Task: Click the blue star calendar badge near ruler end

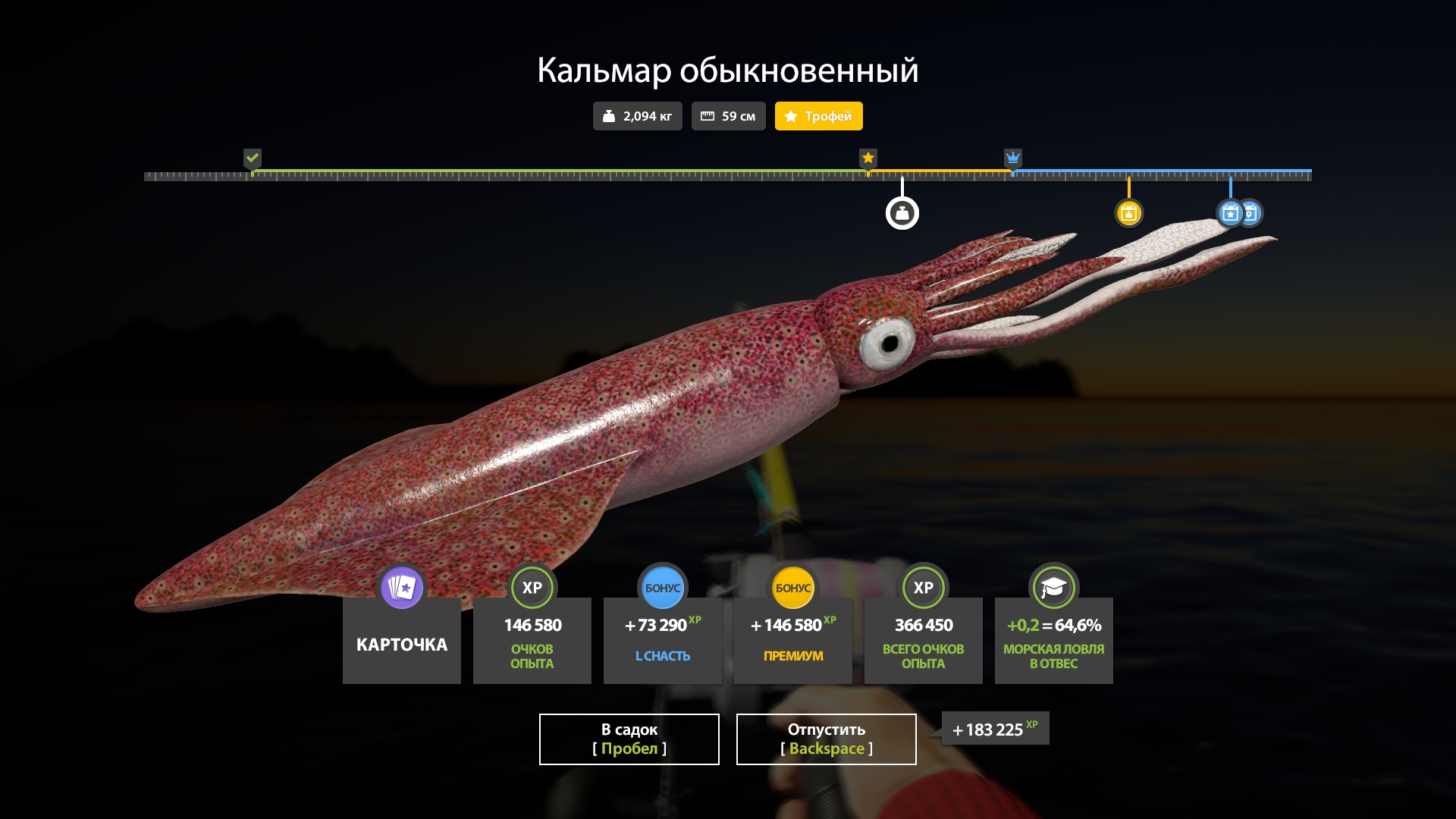Action: (x=1230, y=213)
